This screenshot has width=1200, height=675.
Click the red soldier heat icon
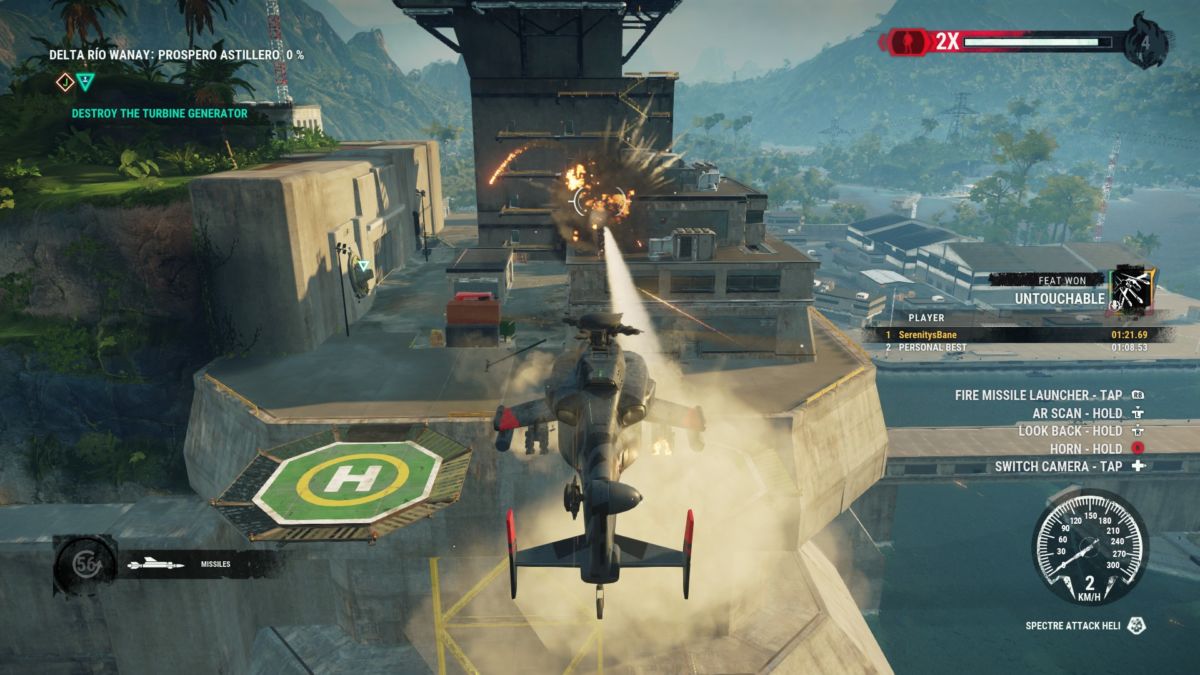point(903,42)
